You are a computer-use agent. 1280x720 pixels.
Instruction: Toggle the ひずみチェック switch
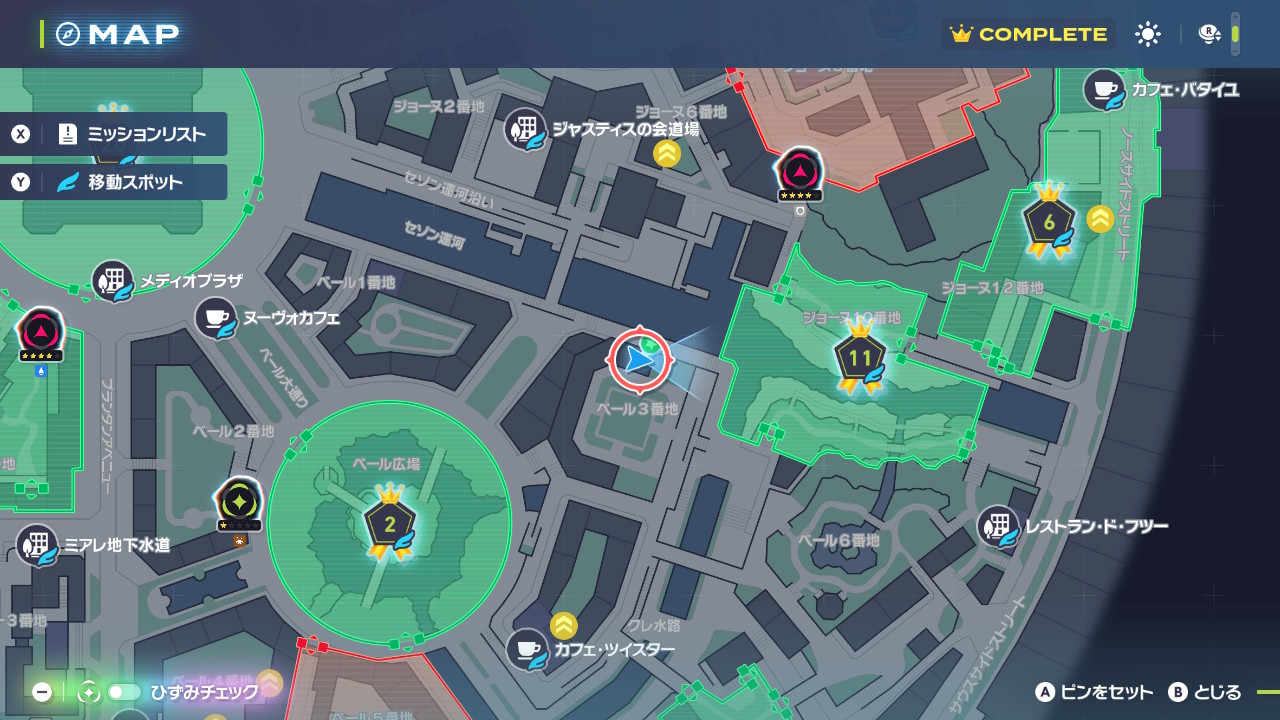point(124,692)
